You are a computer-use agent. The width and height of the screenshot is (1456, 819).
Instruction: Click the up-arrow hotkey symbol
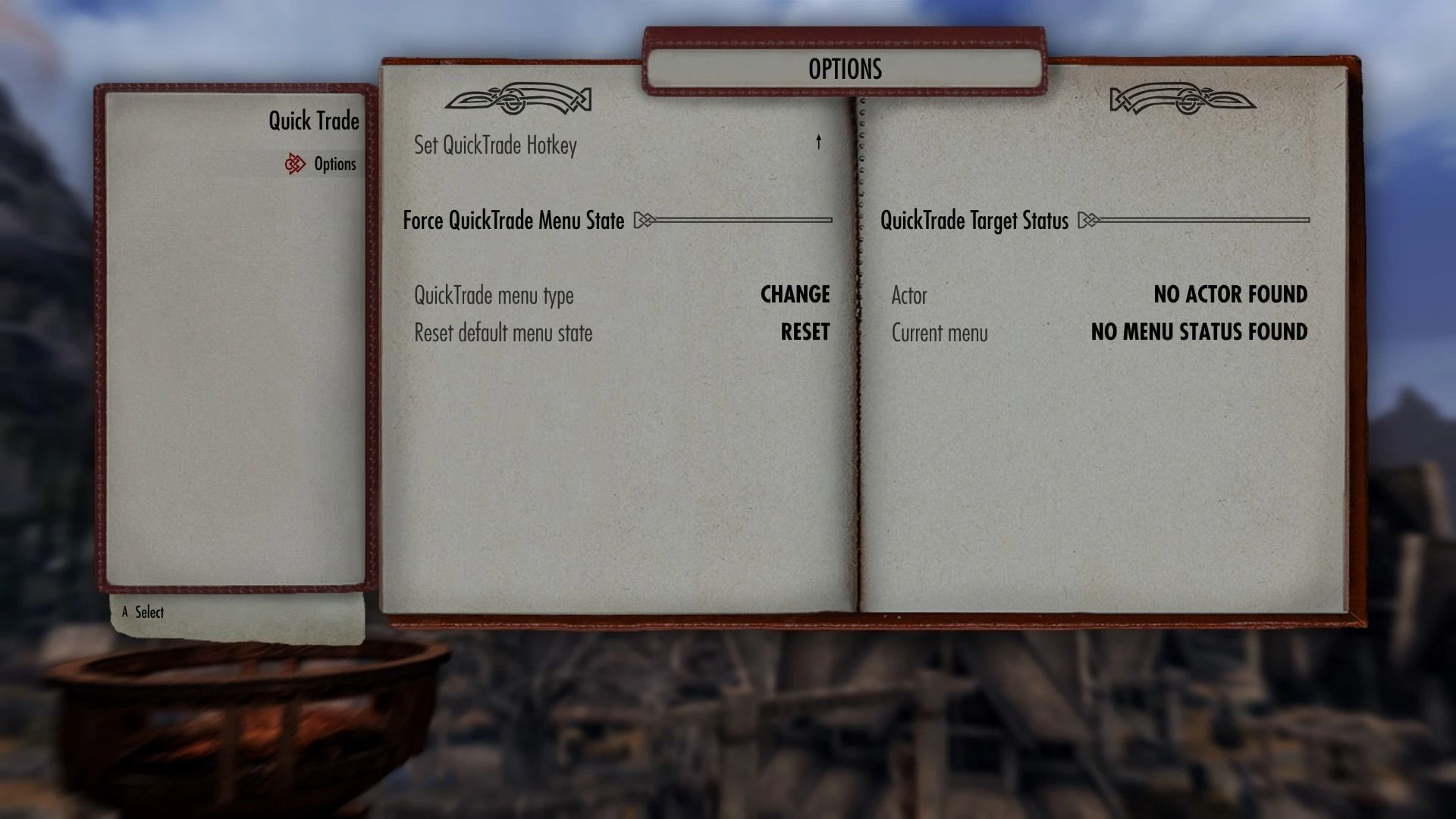pos(818,143)
